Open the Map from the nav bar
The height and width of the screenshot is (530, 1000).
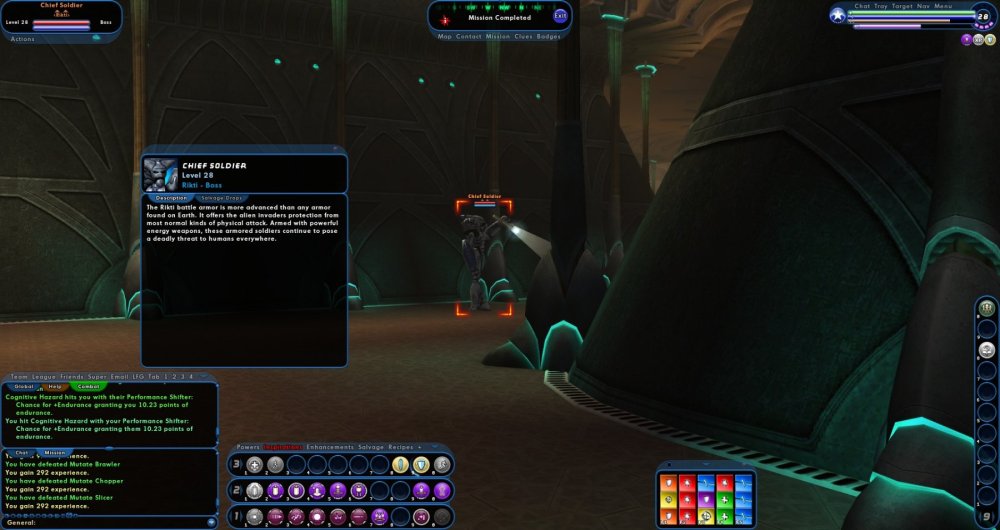(445, 36)
